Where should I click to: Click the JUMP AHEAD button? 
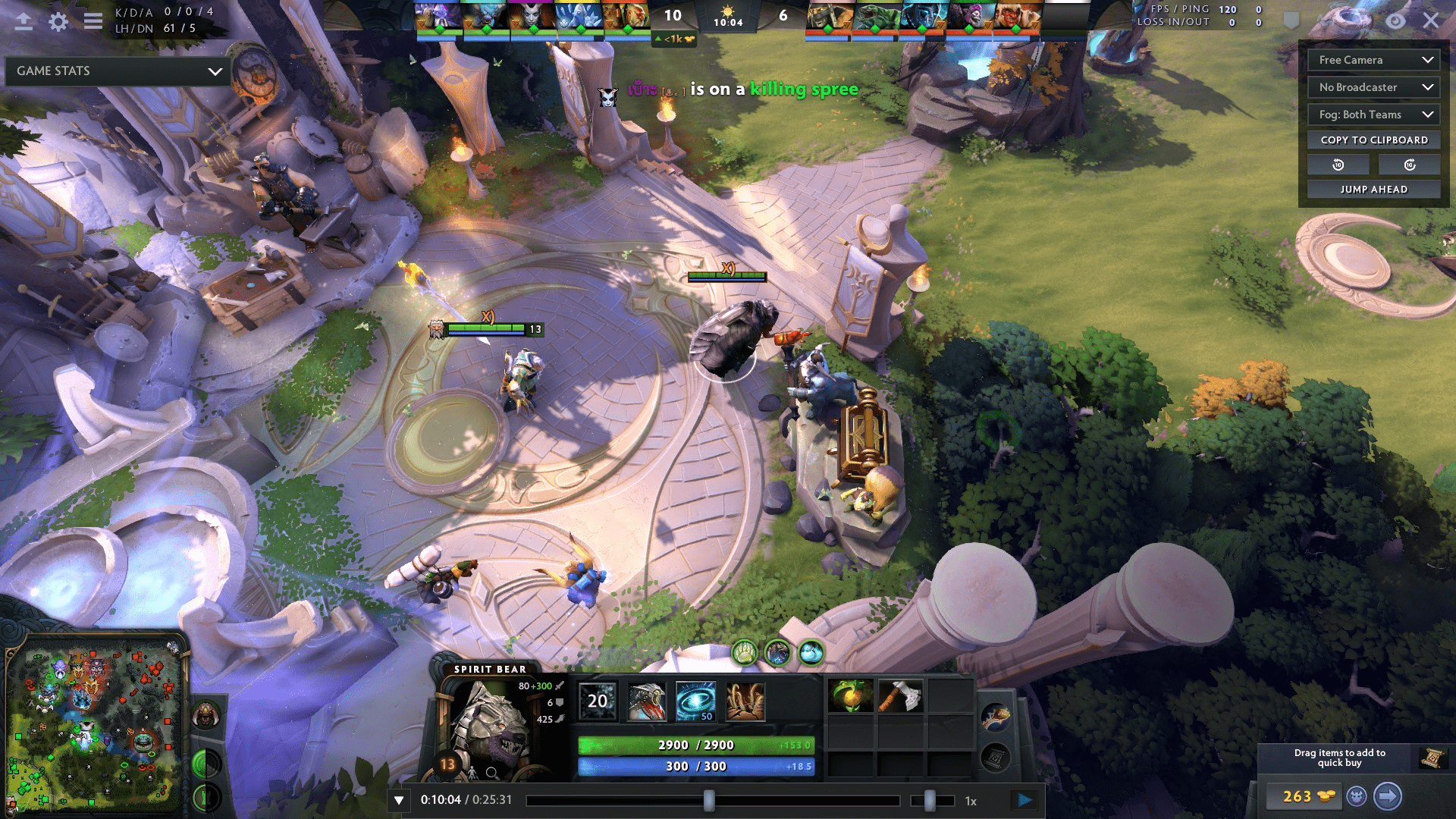(x=1373, y=190)
